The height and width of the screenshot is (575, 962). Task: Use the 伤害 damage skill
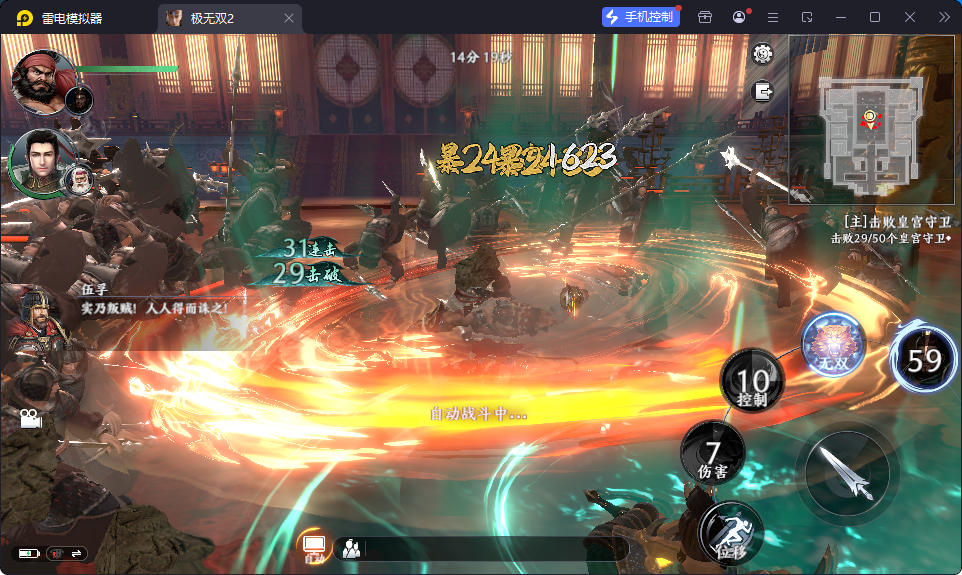click(x=713, y=456)
